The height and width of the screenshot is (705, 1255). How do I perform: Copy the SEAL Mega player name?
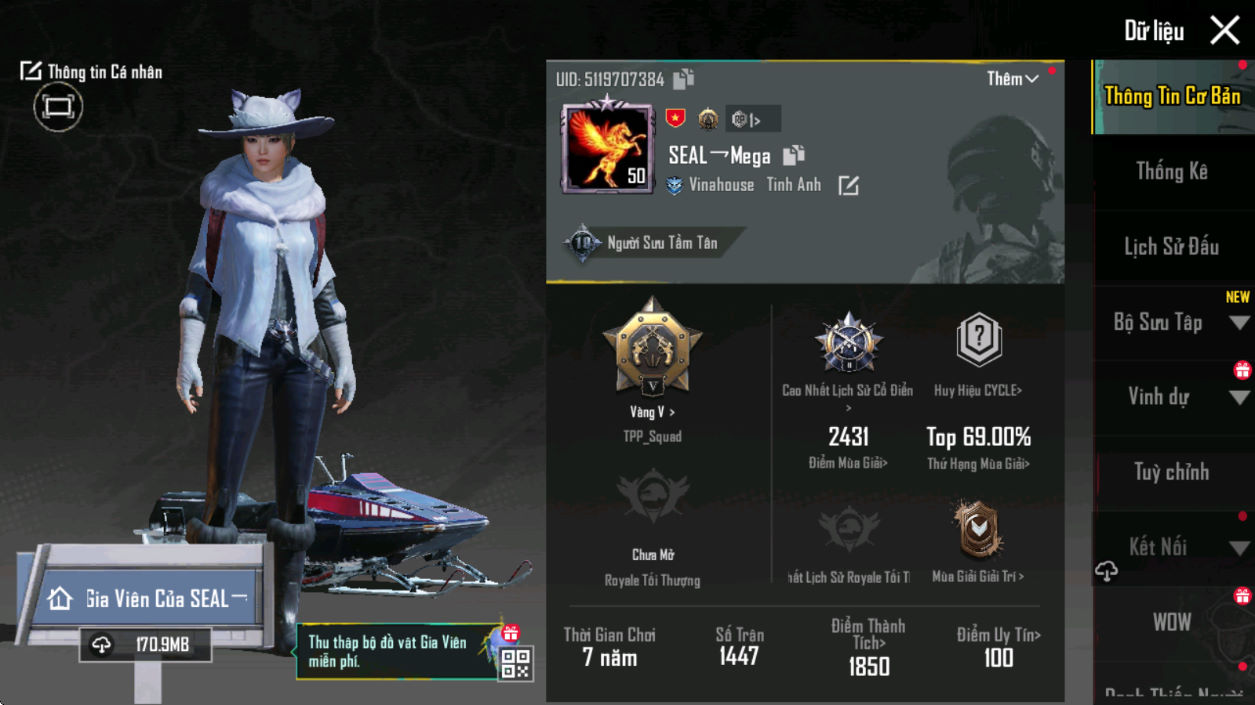point(794,155)
